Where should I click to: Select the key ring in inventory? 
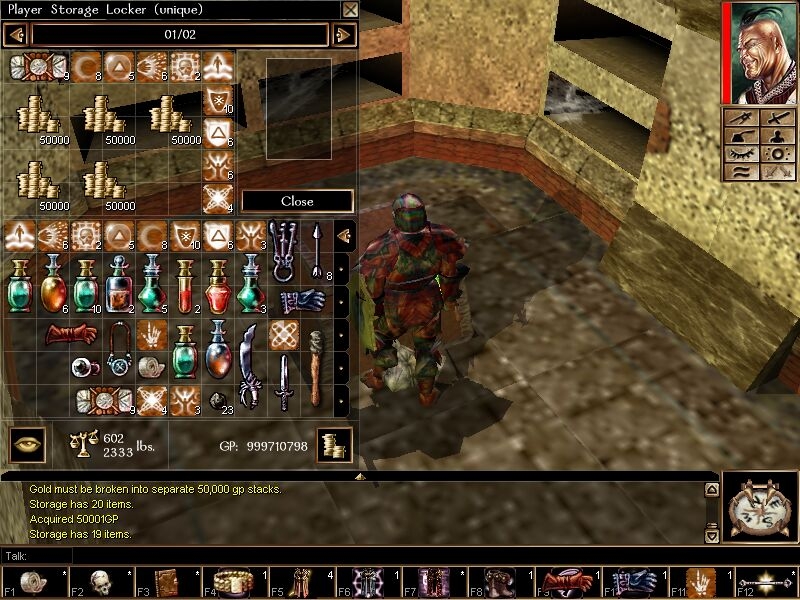click(284, 251)
